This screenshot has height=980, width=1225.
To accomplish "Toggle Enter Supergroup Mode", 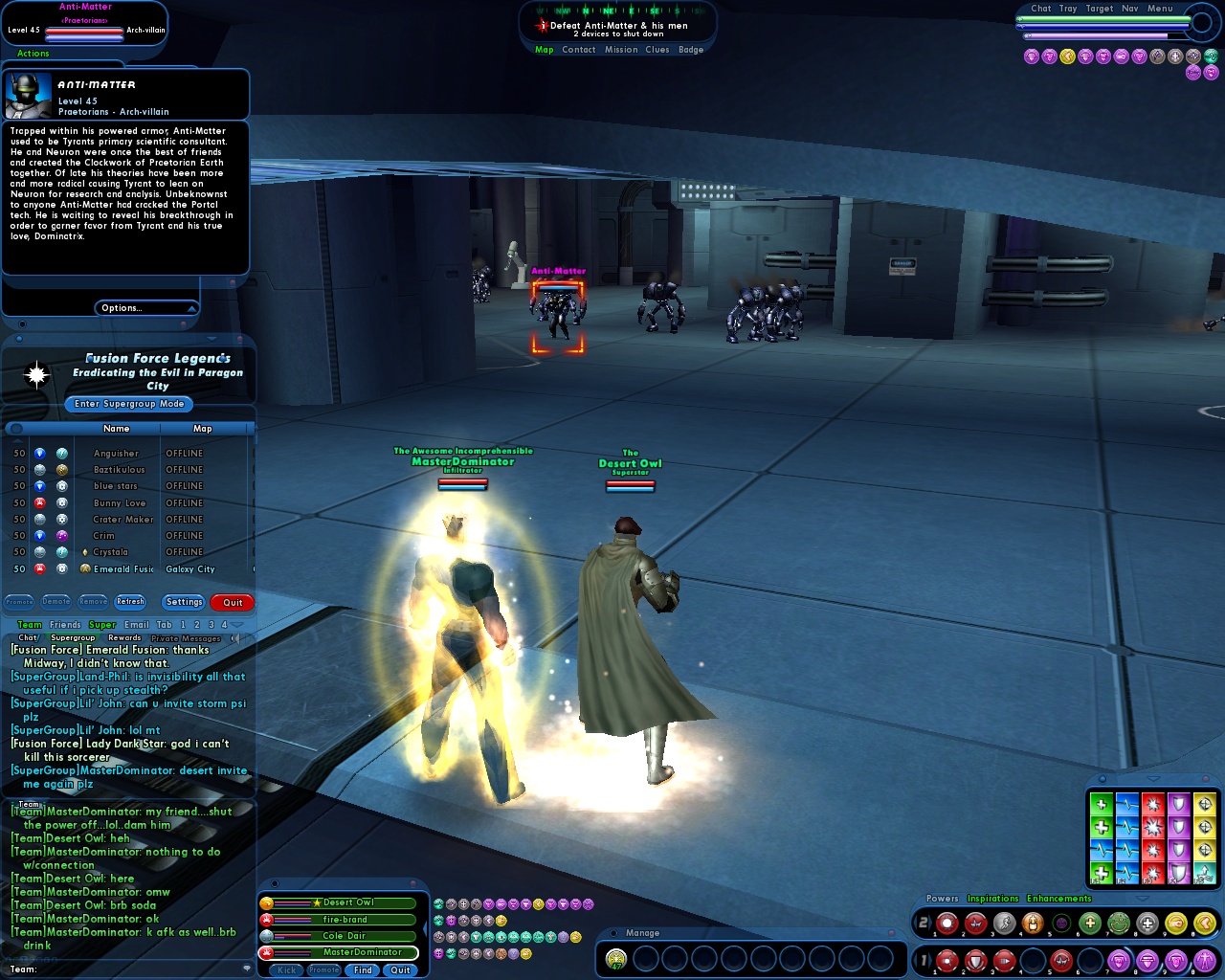I will pos(129,404).
